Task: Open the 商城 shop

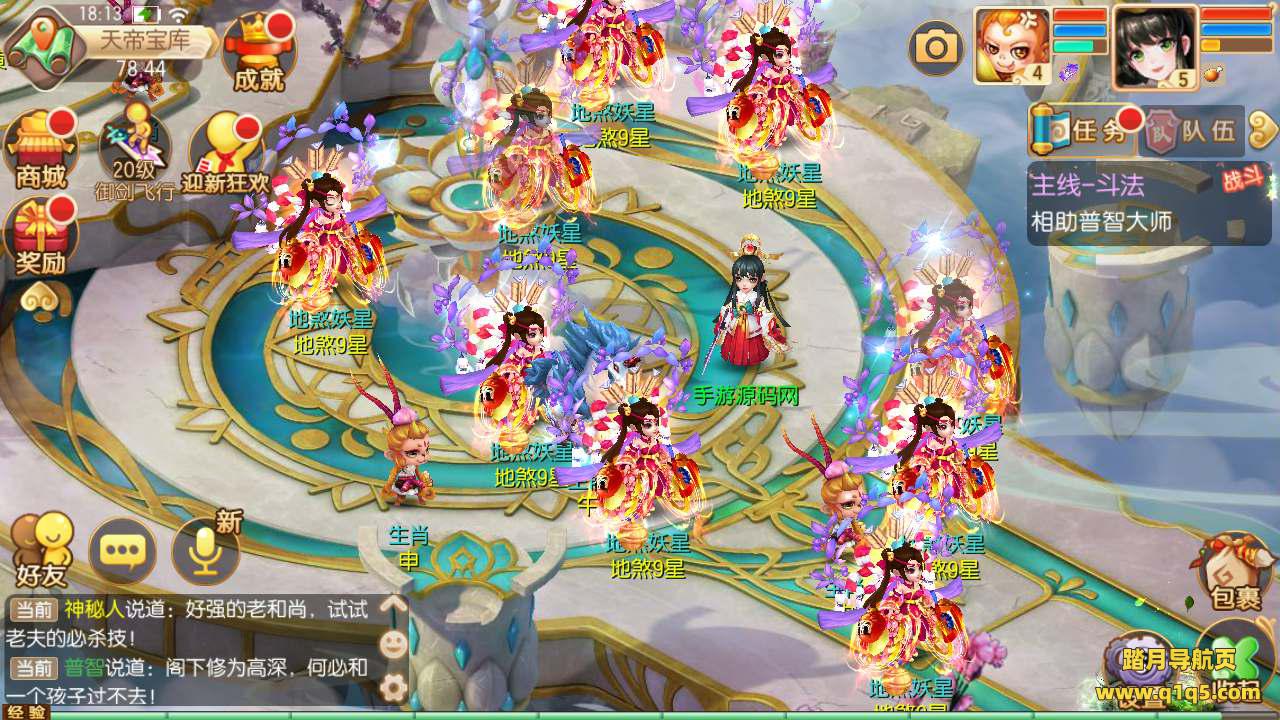Action: pos(42,150)
